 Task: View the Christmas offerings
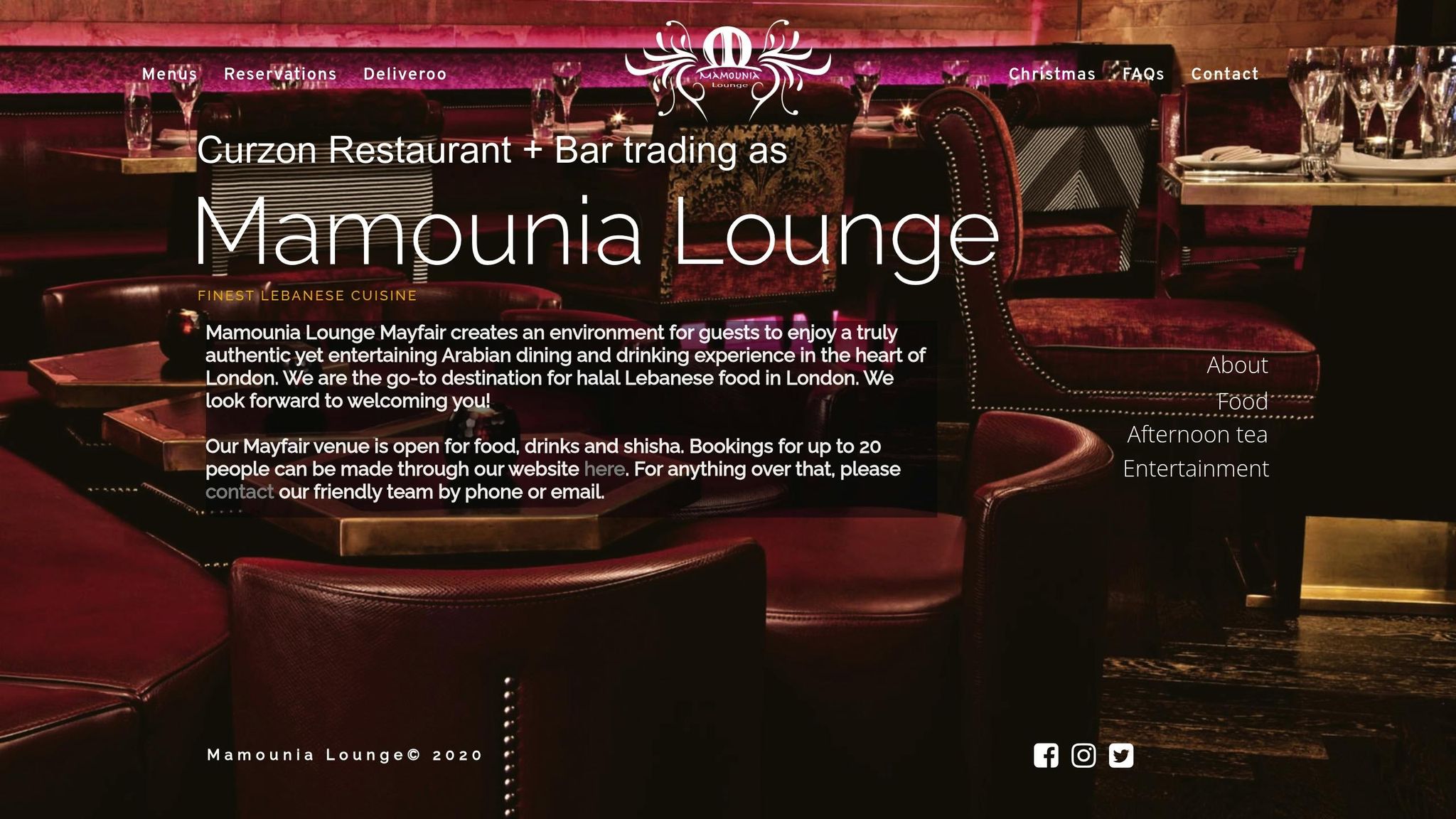pos(1051,74)
